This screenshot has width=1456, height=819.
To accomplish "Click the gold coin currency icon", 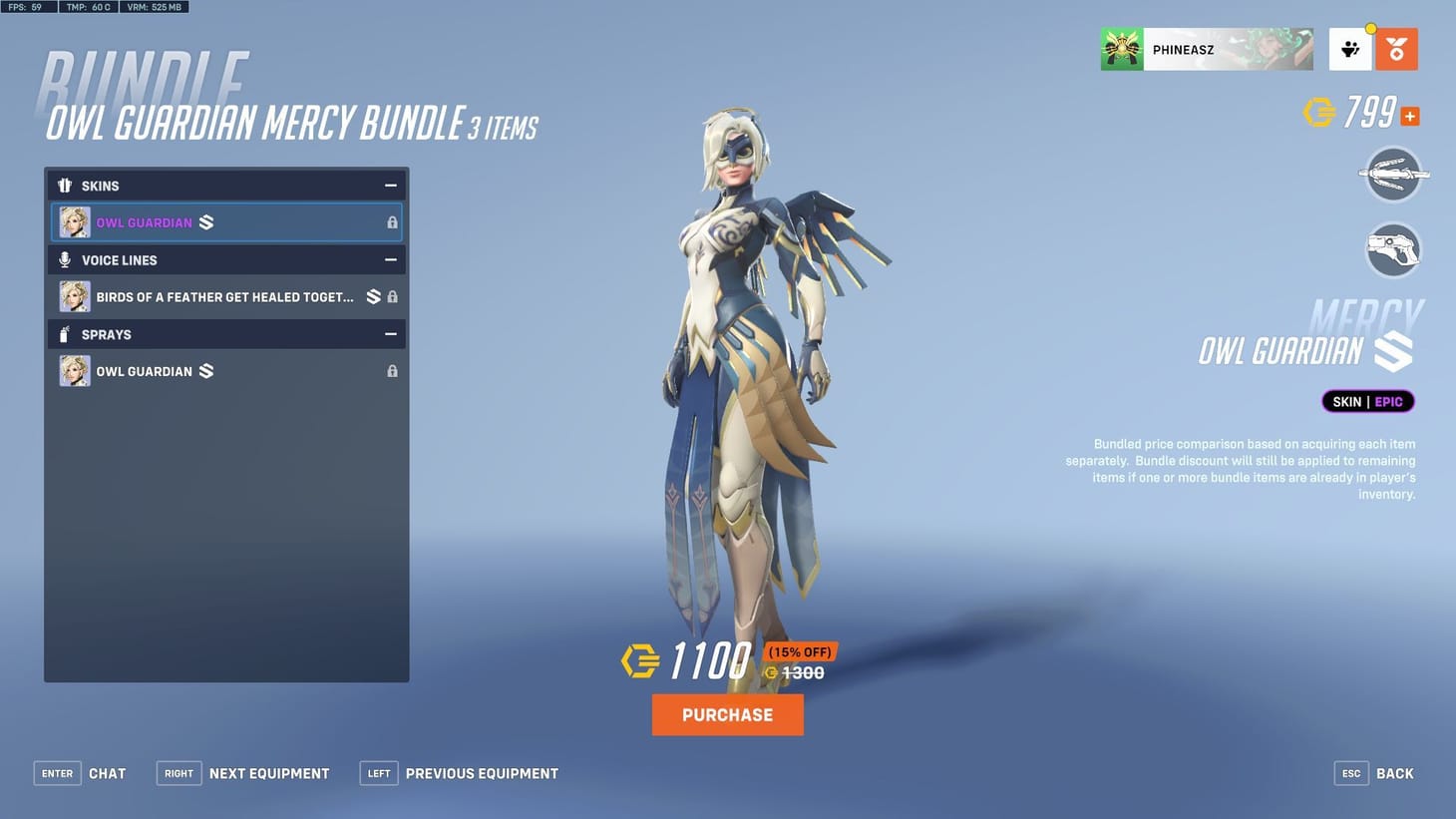I will 1320,113.
